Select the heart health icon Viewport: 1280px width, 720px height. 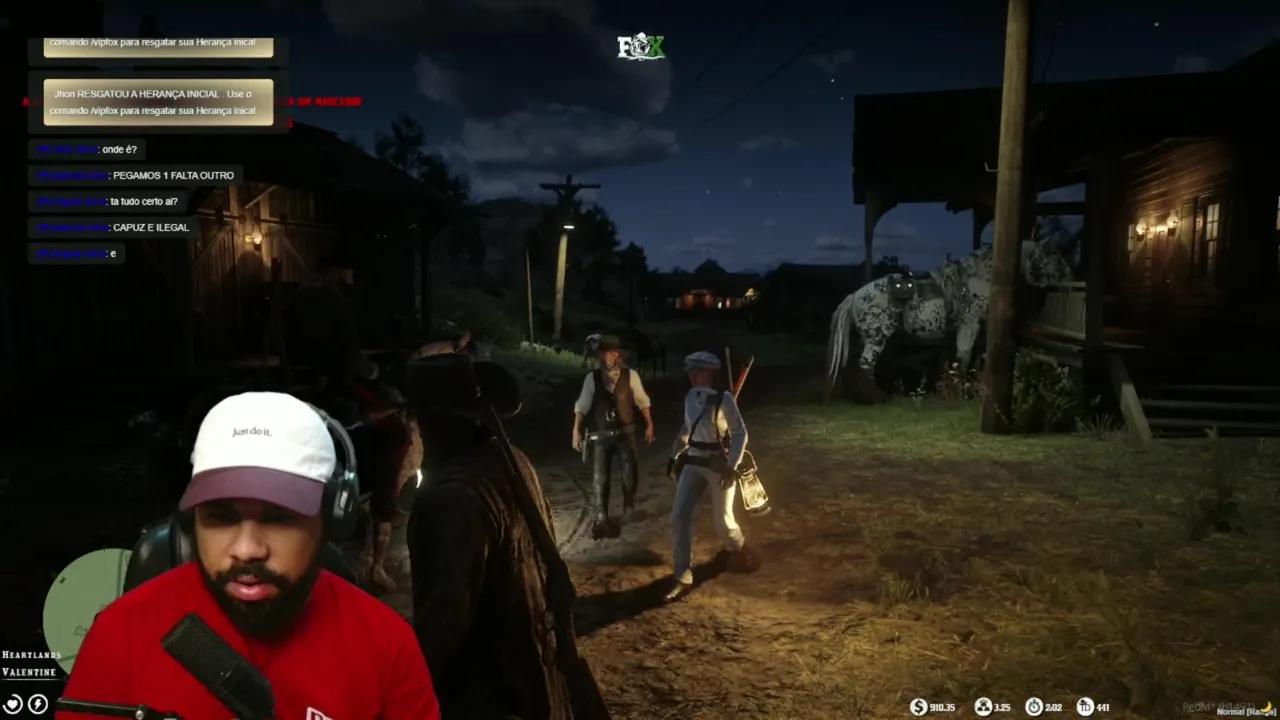13,704
